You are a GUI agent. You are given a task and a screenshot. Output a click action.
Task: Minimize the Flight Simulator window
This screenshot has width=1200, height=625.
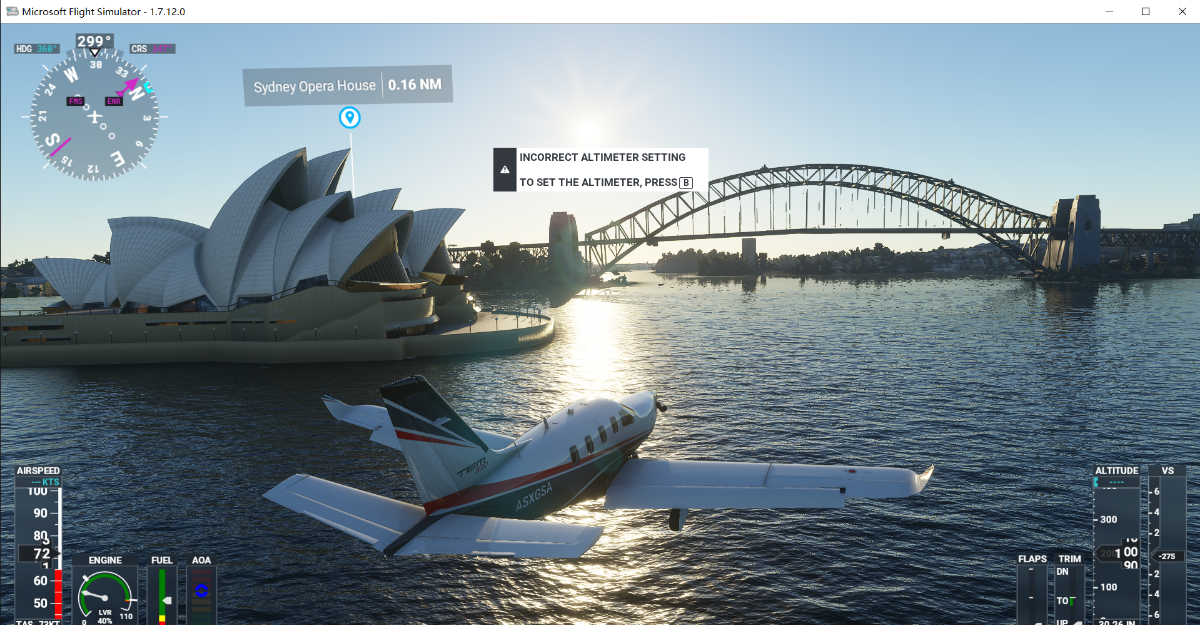pos(1108,11)
